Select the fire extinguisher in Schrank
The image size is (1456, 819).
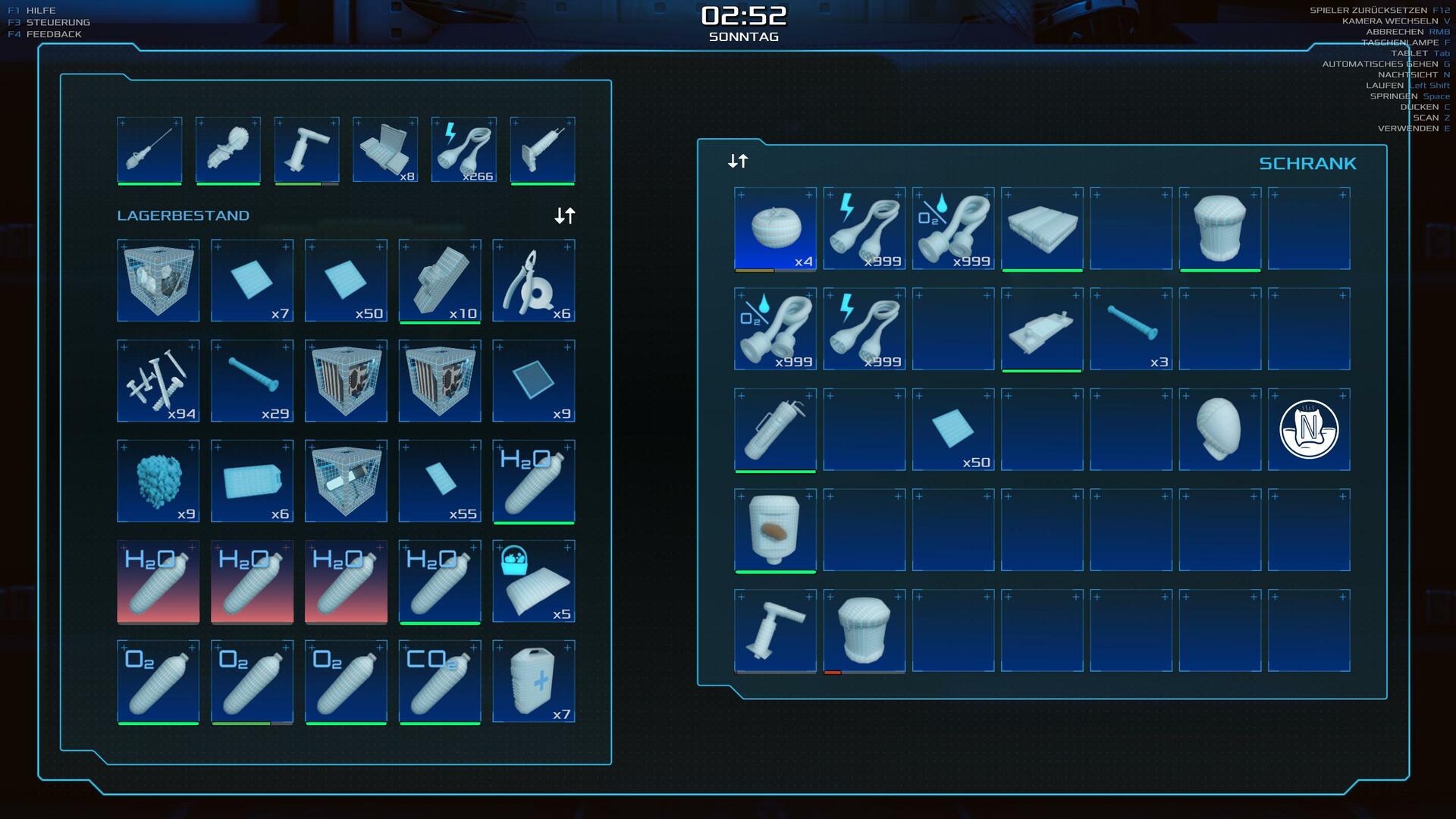[775, 429]
